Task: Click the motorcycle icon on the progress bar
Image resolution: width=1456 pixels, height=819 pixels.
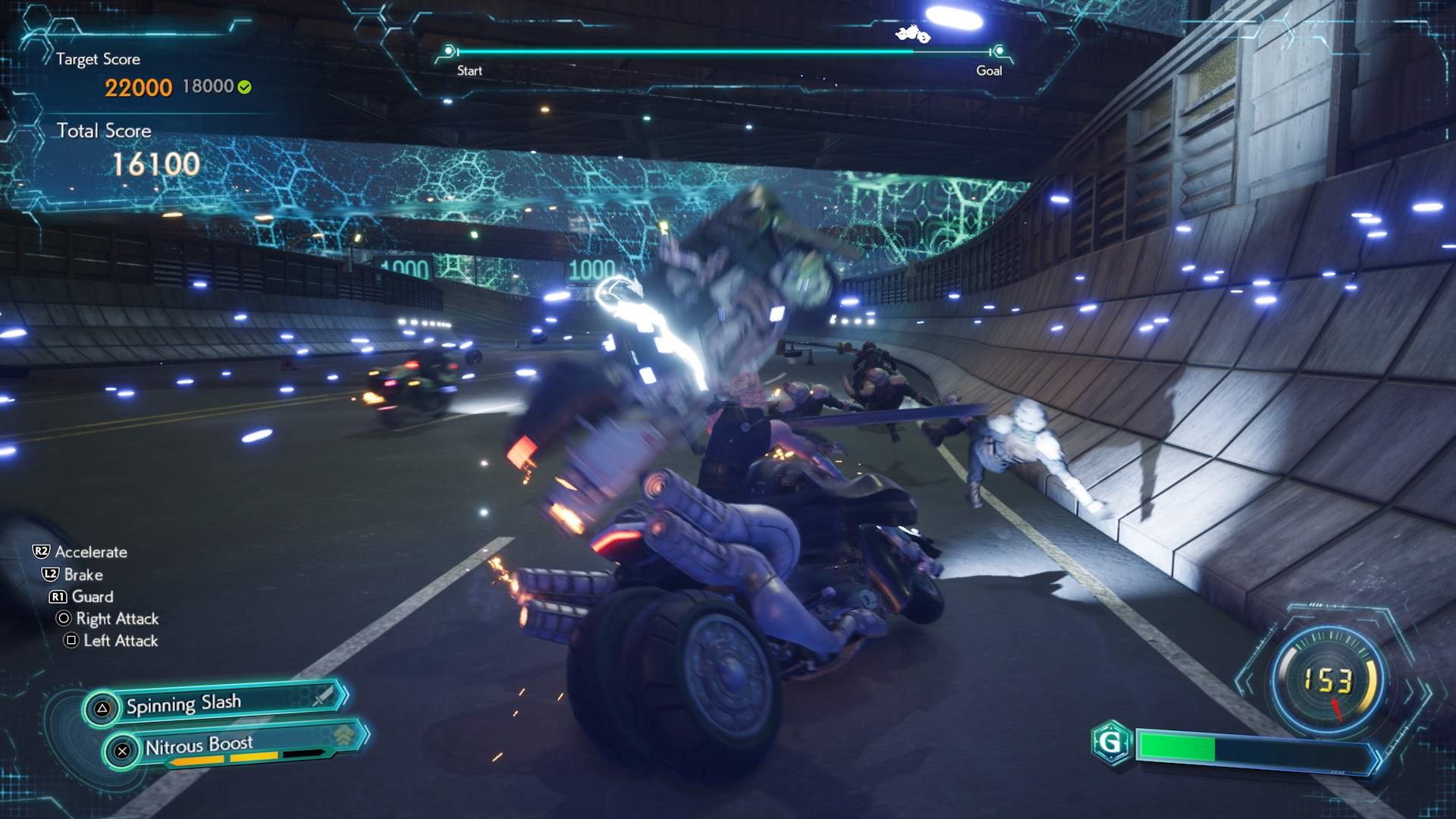Action: click(912, 35)
